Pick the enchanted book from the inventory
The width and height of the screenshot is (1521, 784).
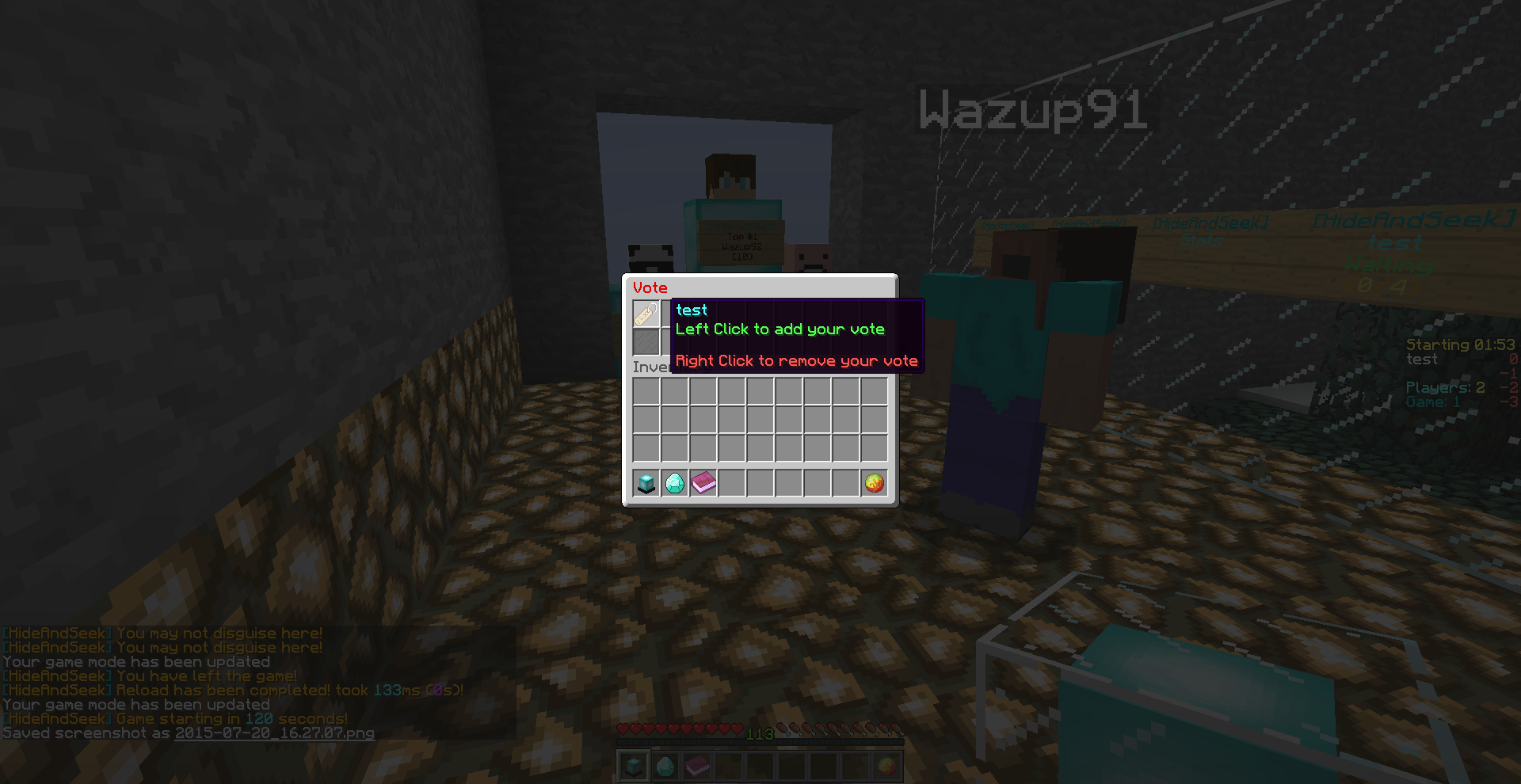pos(703,483)
